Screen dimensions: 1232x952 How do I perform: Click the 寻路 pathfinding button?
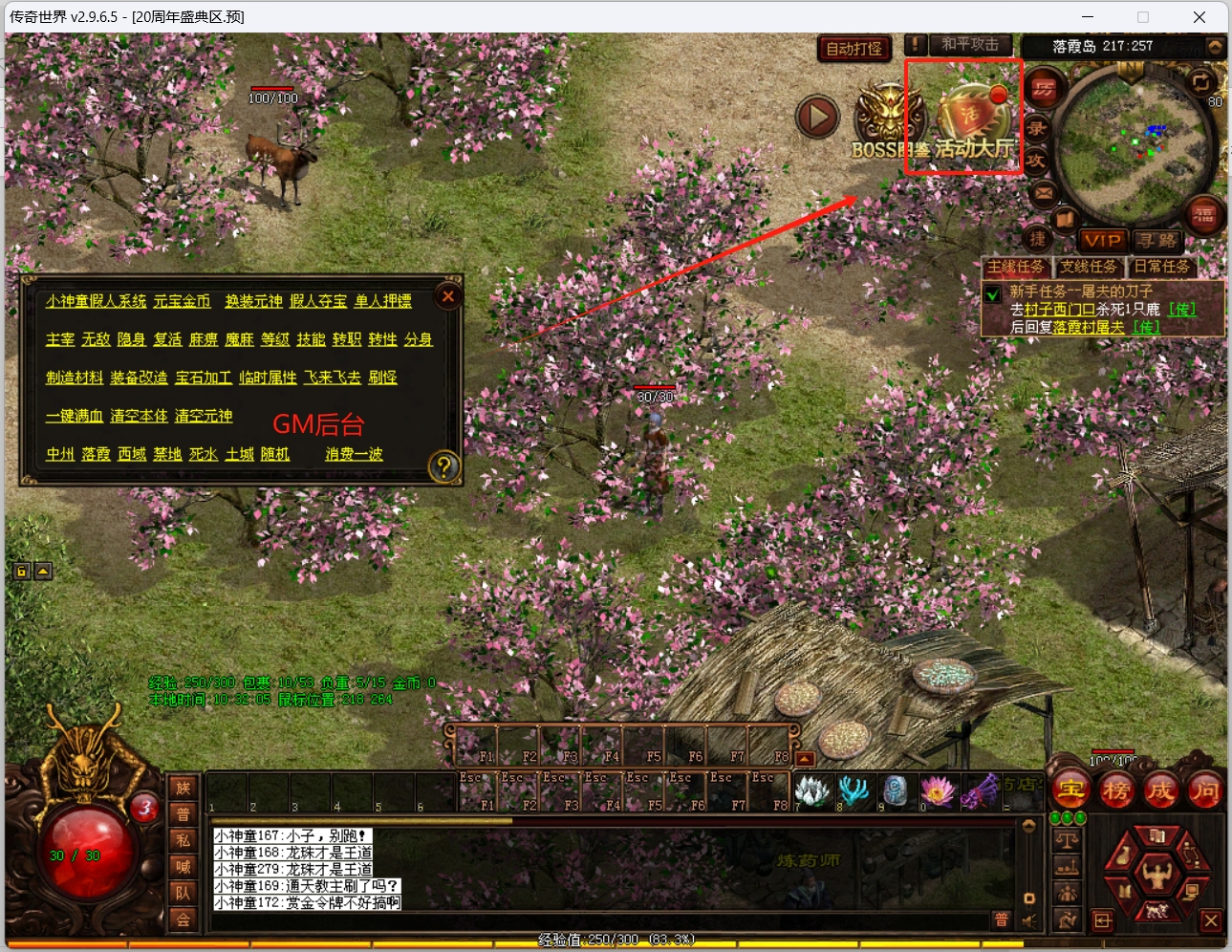(1156, 241)
